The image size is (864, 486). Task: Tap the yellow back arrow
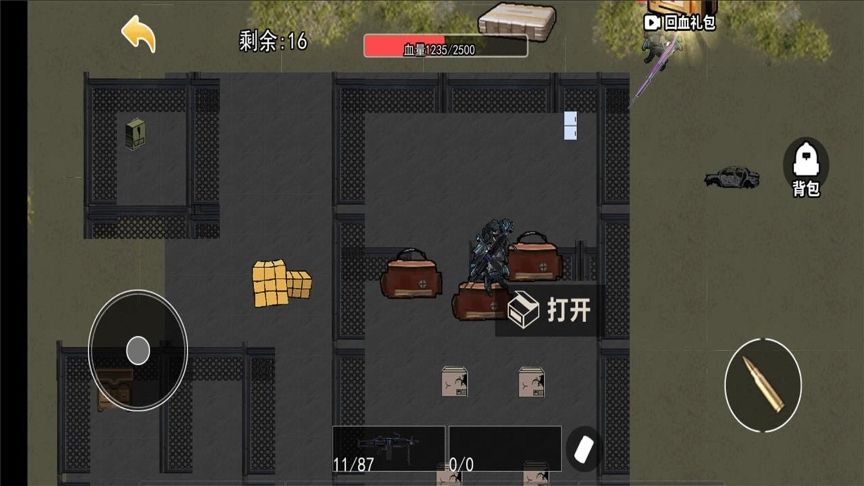click(x=139, y=34)
